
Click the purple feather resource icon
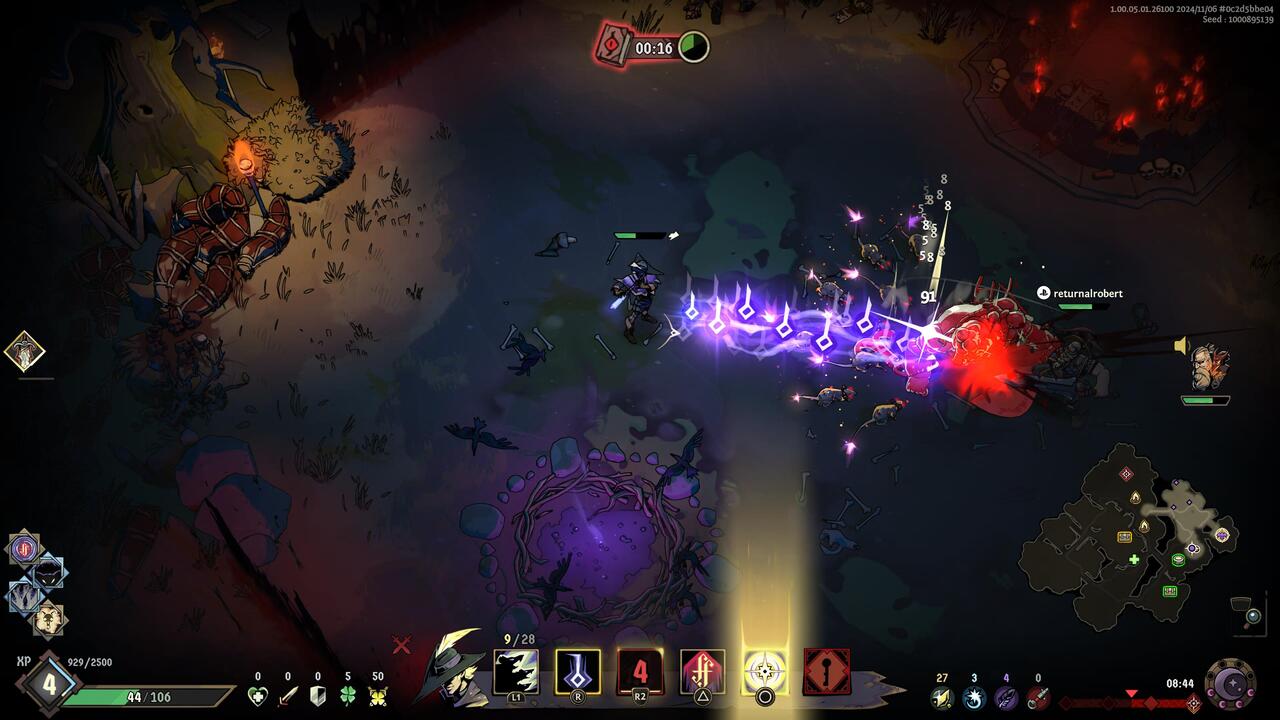(x=1006, y=697)
